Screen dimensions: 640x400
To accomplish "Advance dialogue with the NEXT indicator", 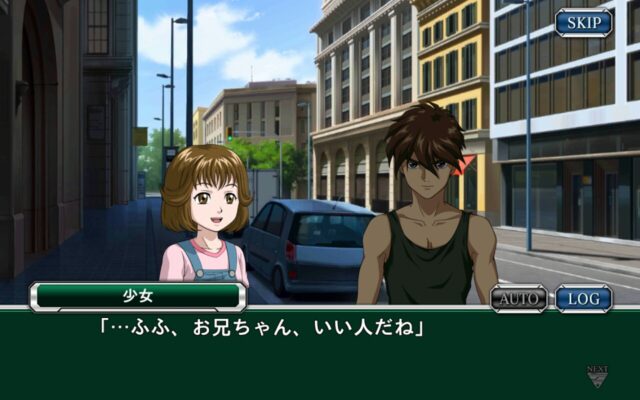I will point(597,377).
